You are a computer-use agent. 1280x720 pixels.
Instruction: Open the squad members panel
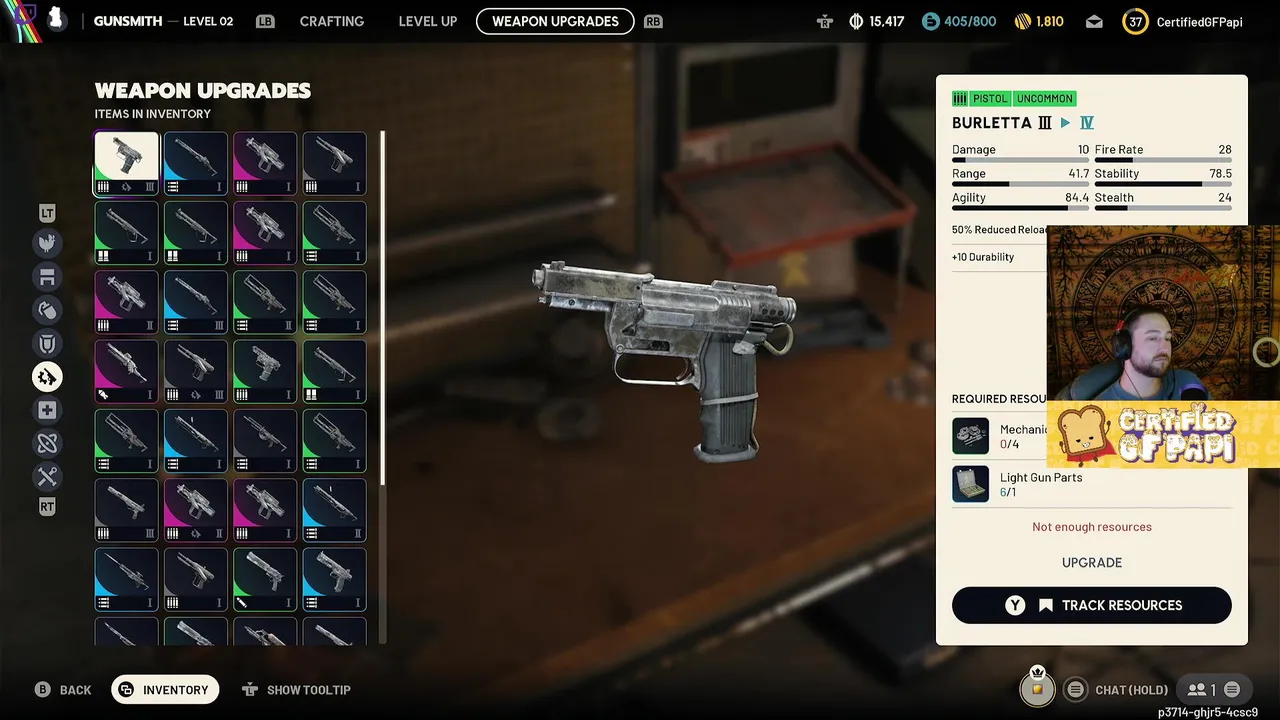1202,689
